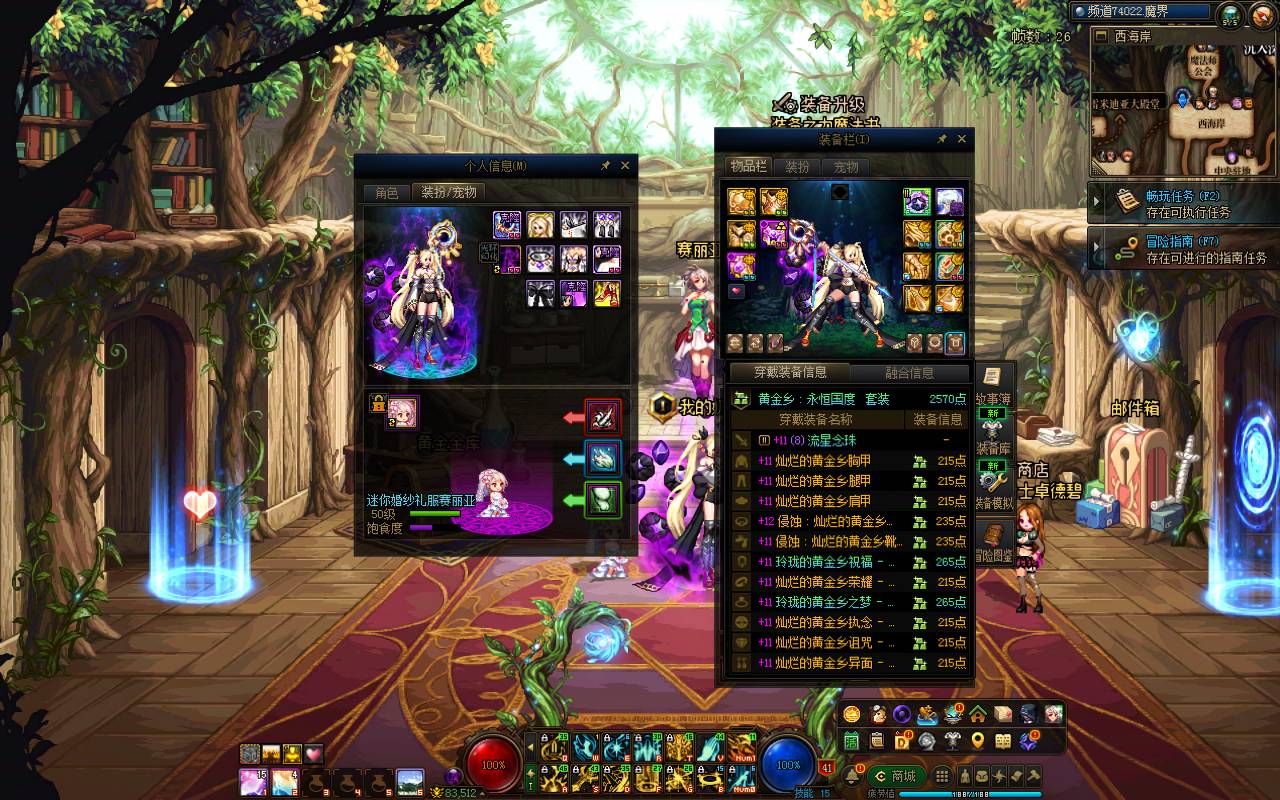Open the 装扮 tab in 装备栏

point(797,167)
